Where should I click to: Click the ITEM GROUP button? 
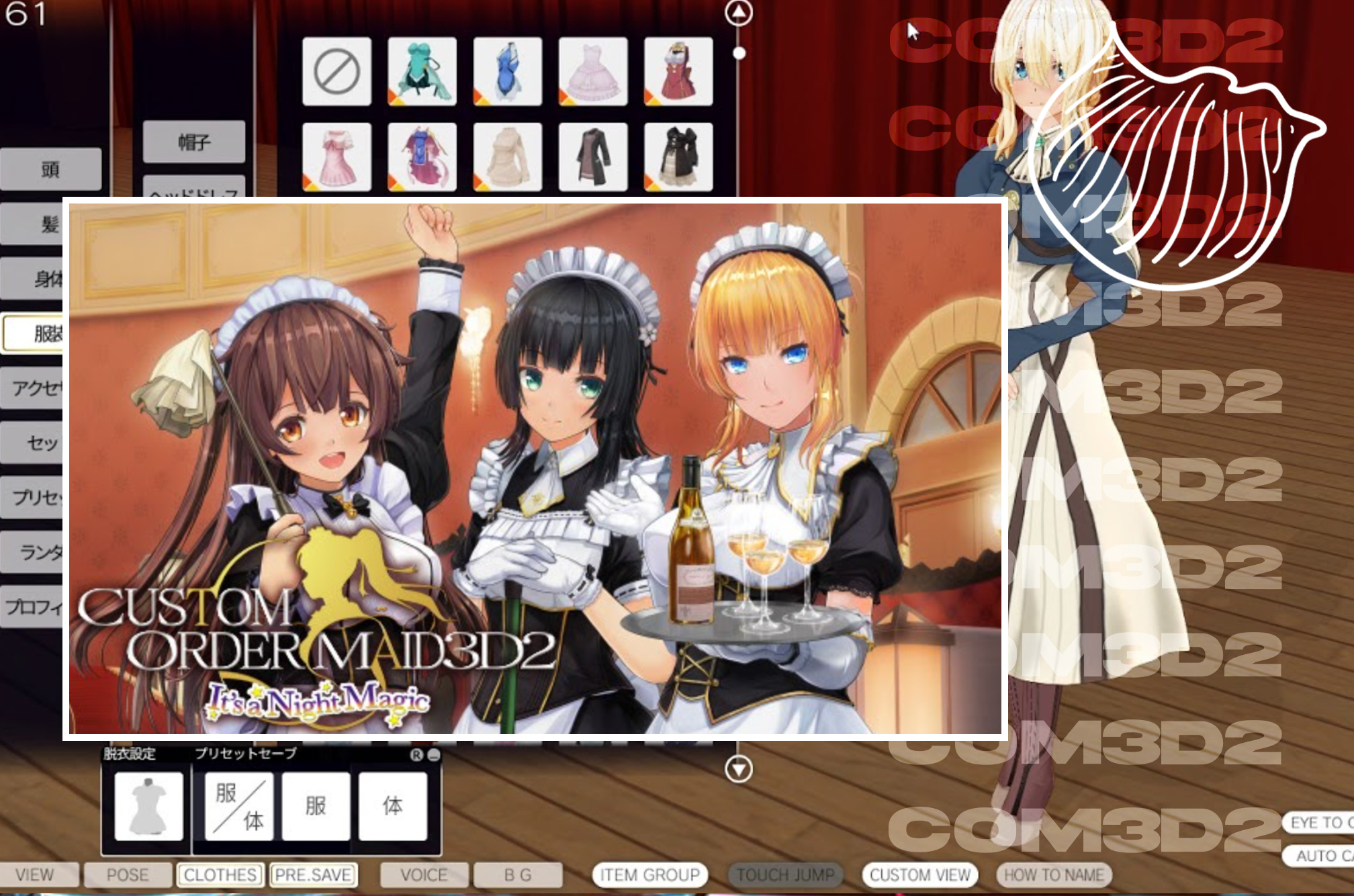pyautogui.click(x=649, y=875)
